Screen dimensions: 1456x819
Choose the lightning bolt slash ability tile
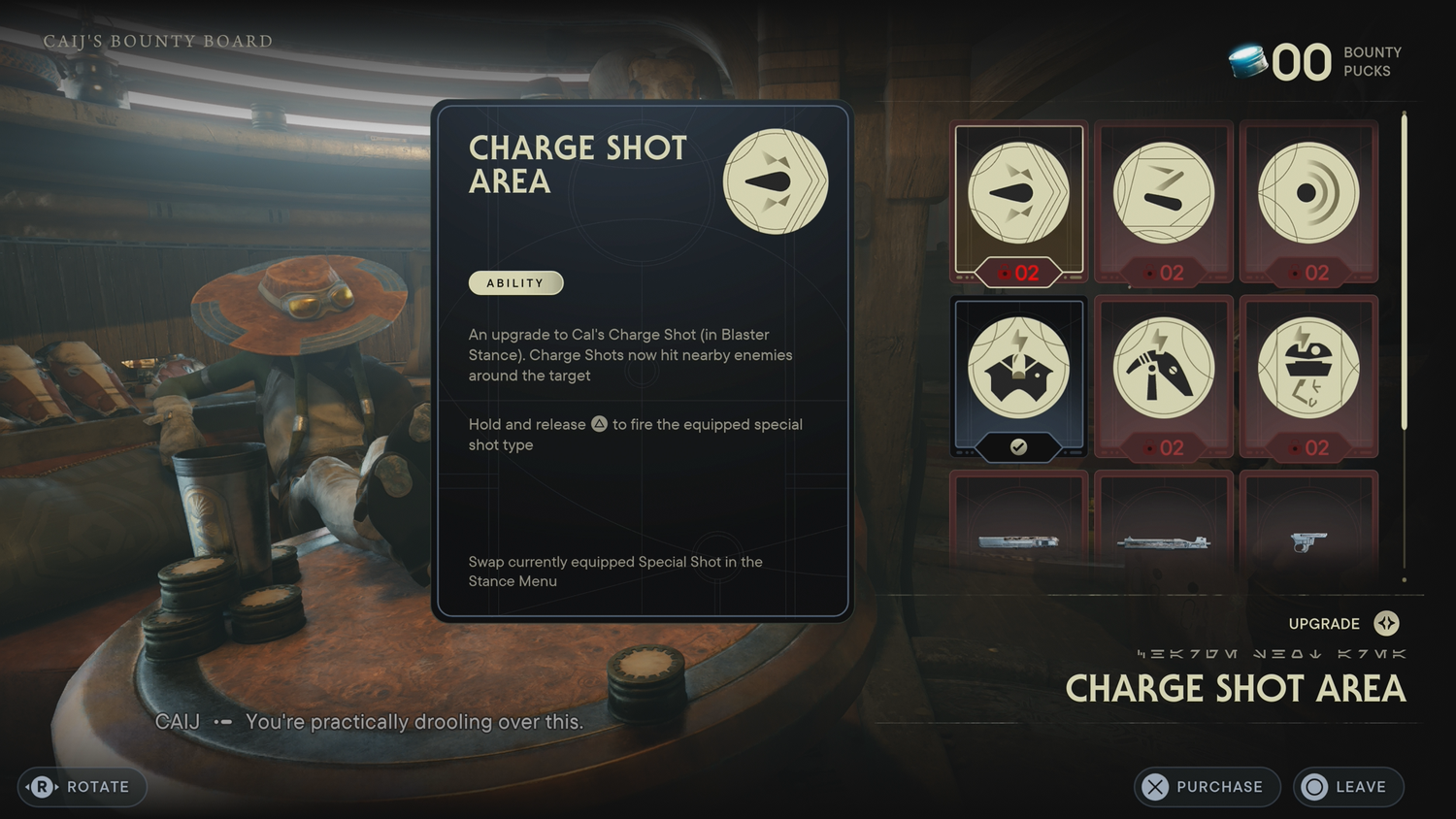coord(1163,201)
